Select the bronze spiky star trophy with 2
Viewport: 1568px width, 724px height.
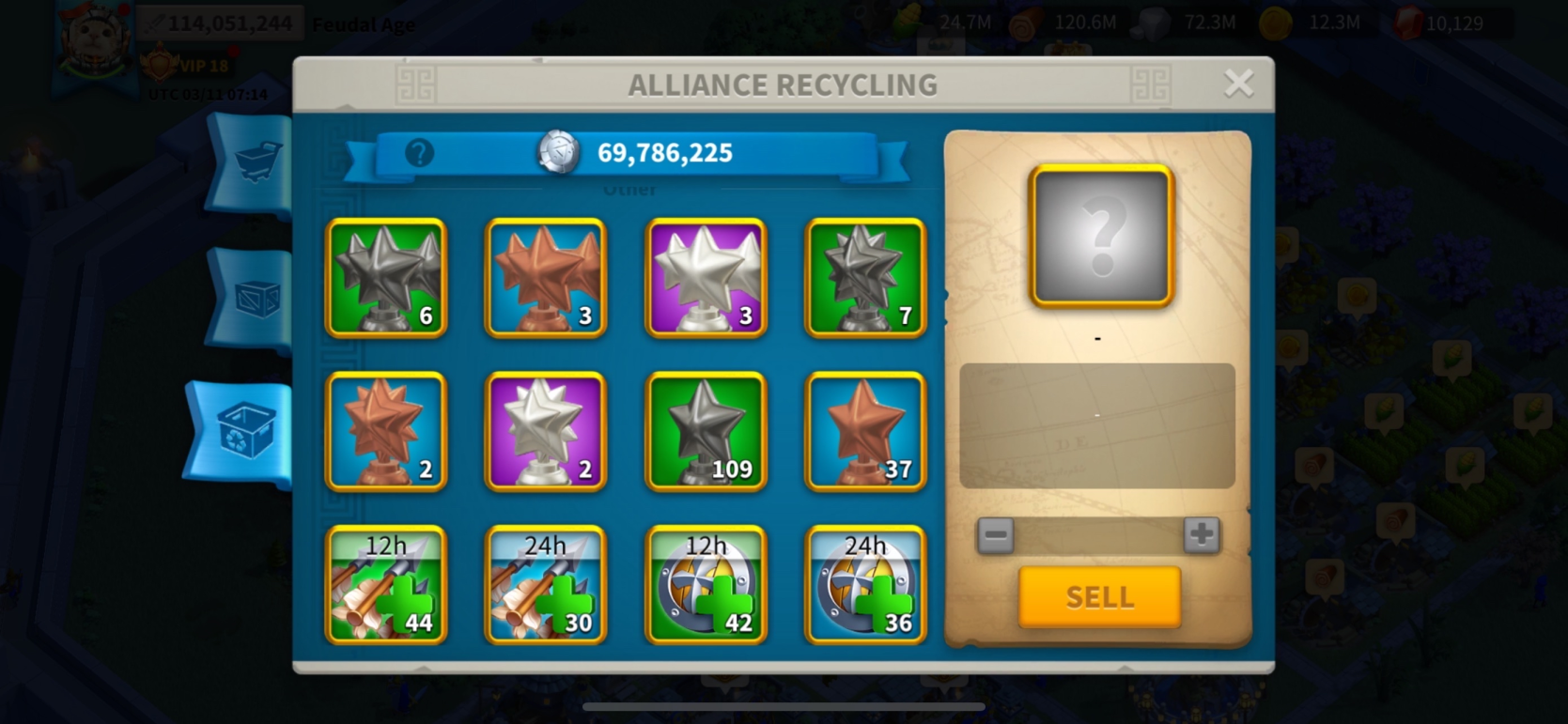(386, 431)
